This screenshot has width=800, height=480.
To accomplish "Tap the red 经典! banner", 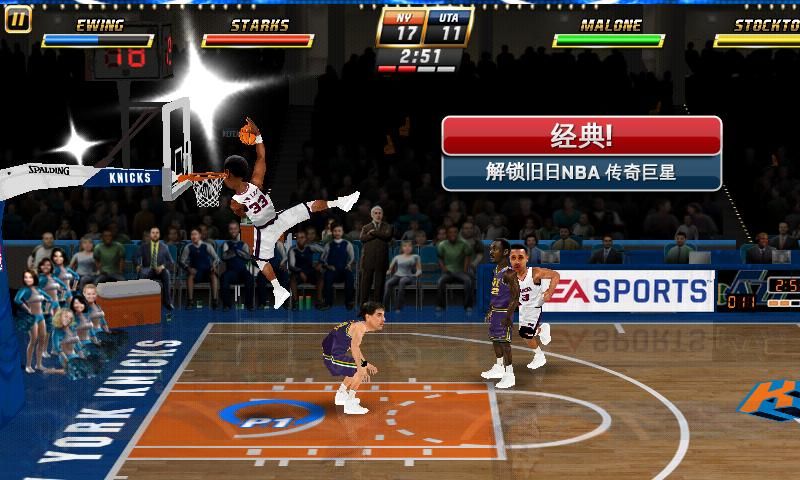I will pos(581,136).
